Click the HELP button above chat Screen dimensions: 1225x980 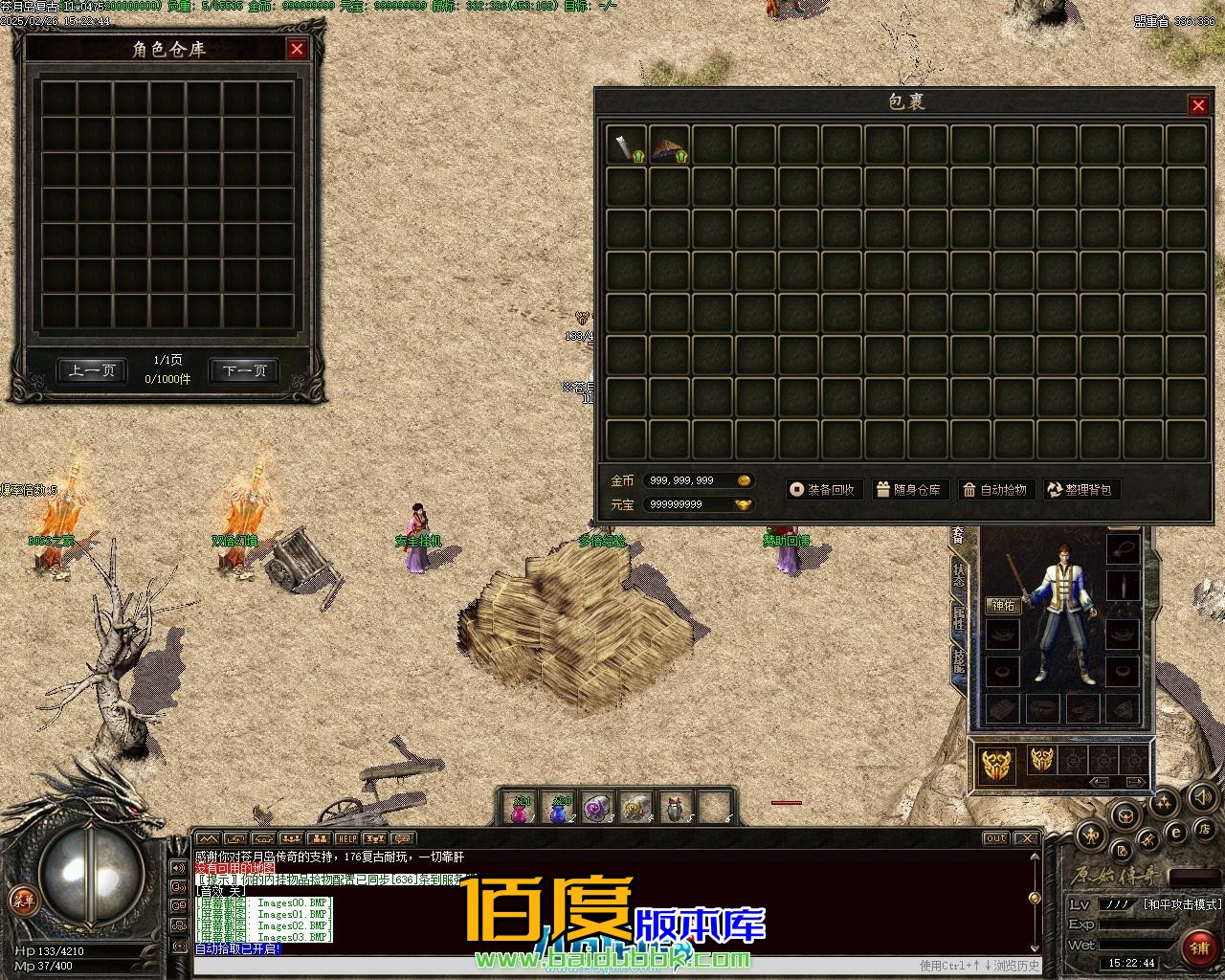[345, 839]
